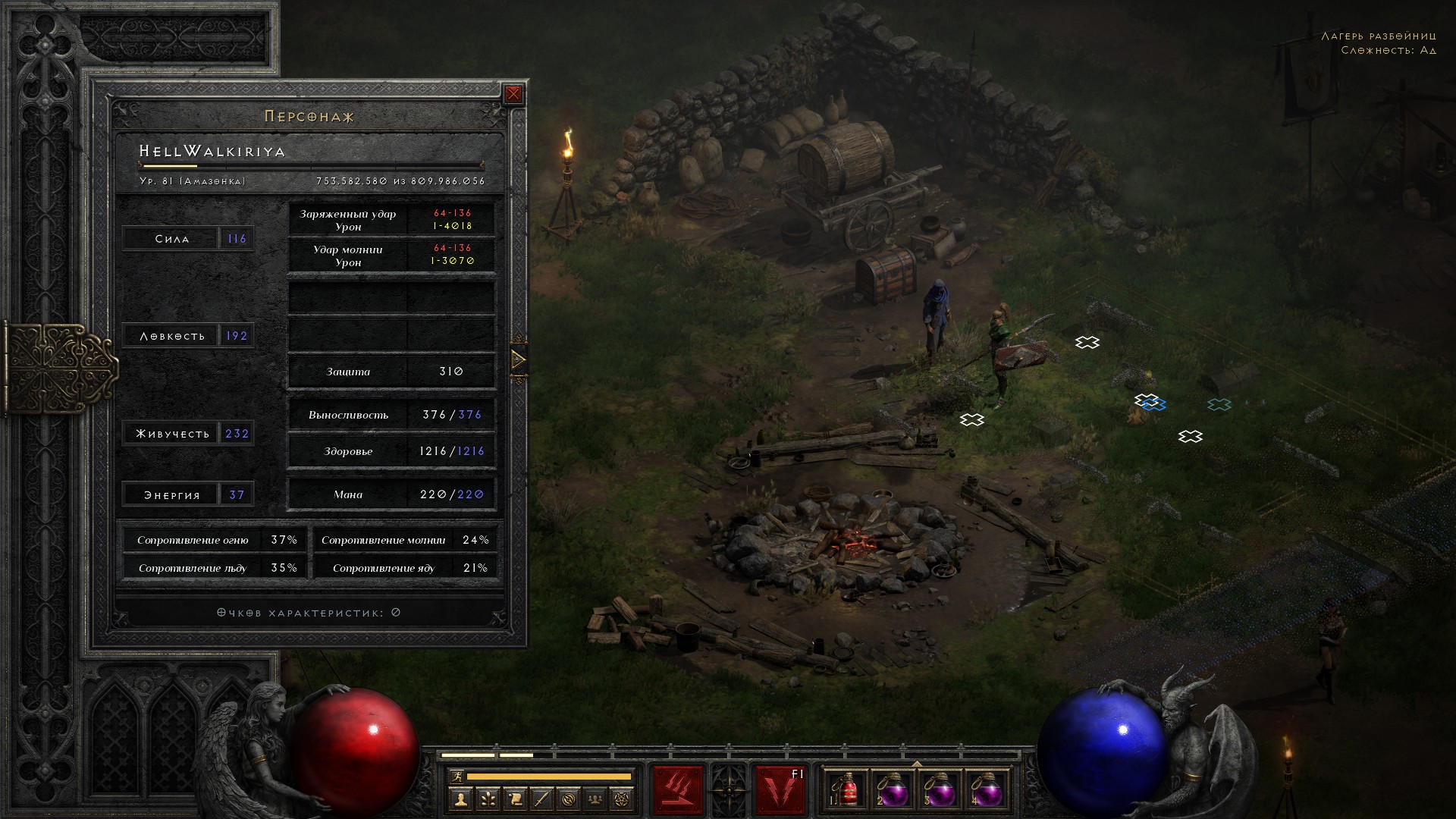Image resolution: width=1456 pixels, height=819 pixels.
Task: Close the character stats panel
Action: [513, 94]
